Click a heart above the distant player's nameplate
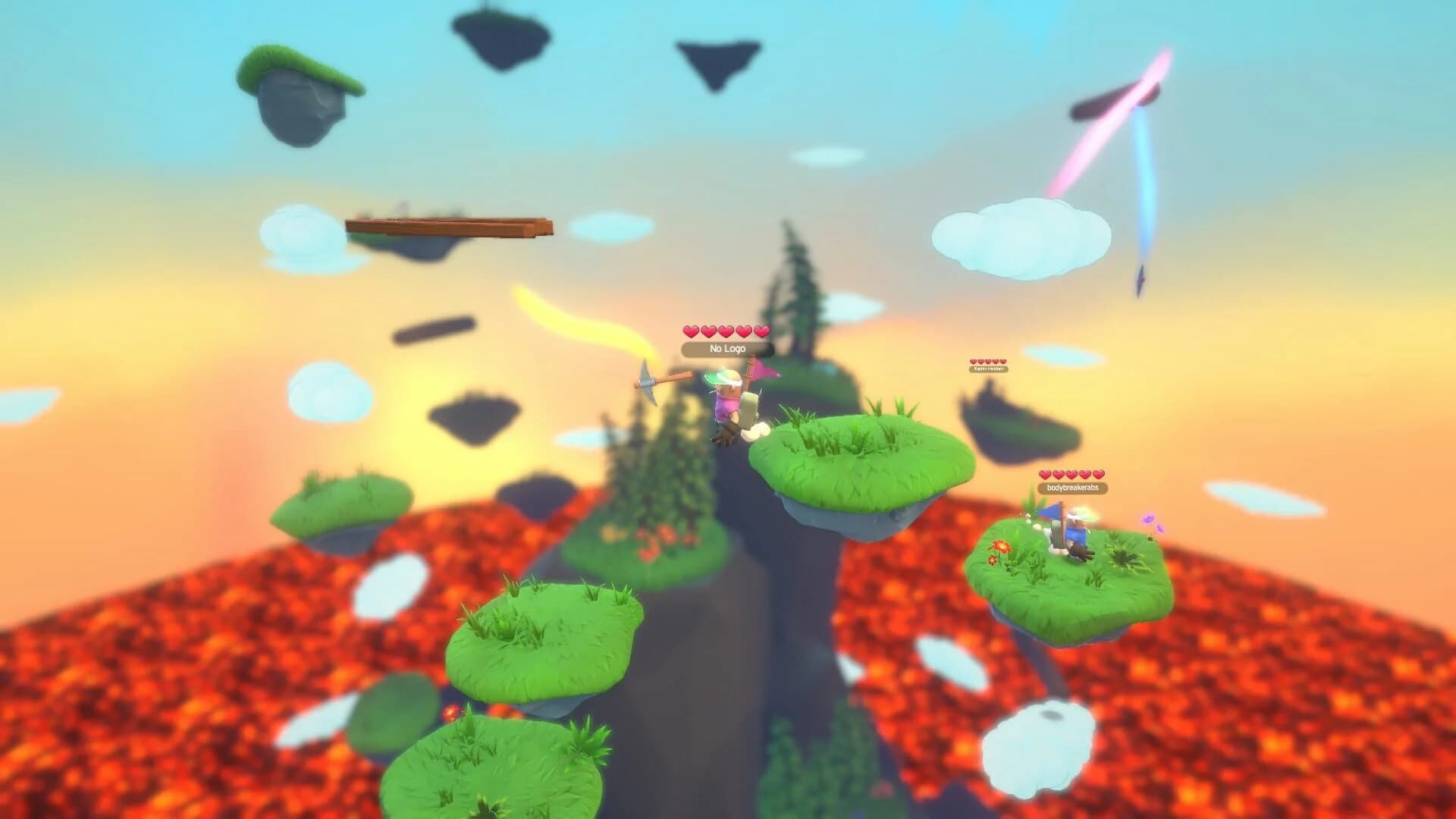 coord(989,362)
